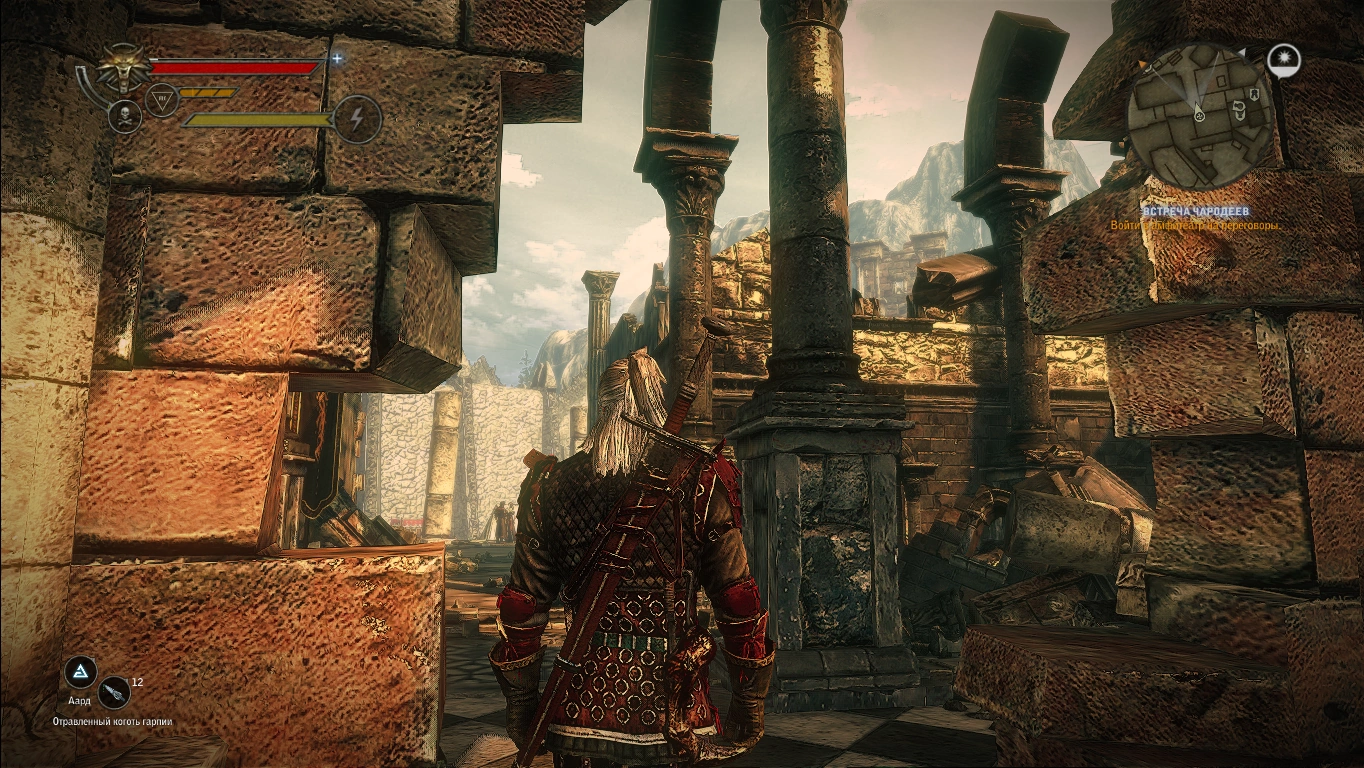Click the skull and crossbones toxicity icon
Image resolution: width=1364 pixels, height=768 pixels.
124,116
